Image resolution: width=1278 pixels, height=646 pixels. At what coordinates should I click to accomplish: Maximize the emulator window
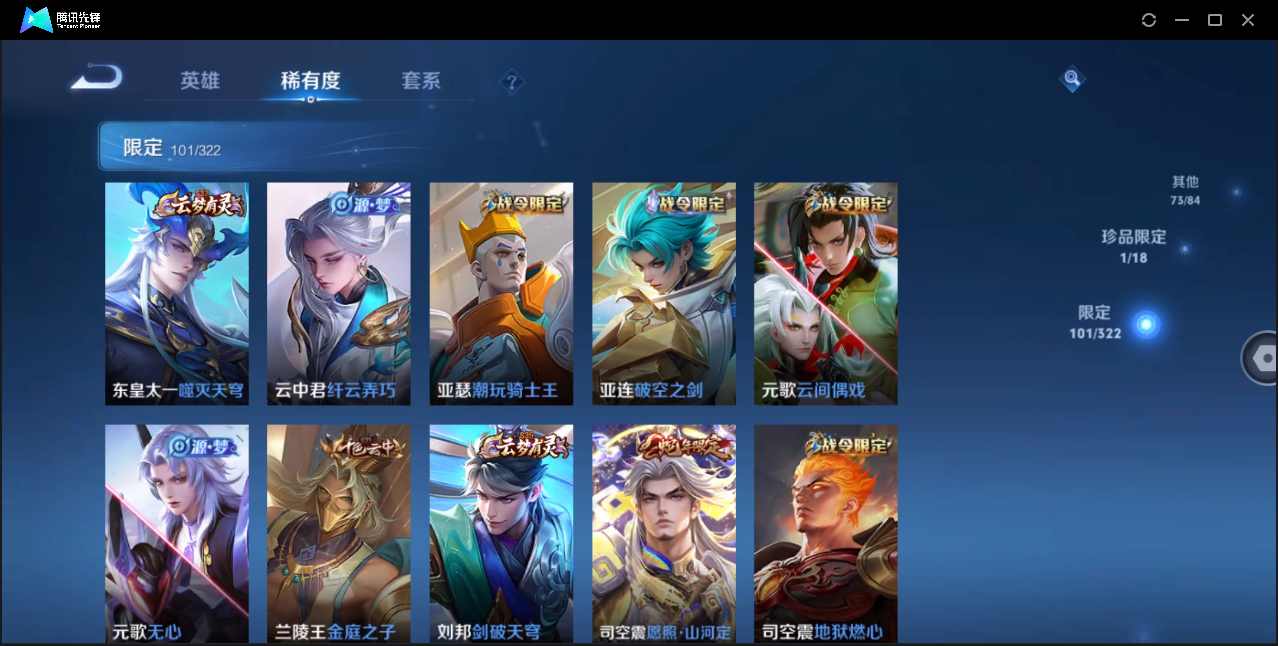[1215, 20]
